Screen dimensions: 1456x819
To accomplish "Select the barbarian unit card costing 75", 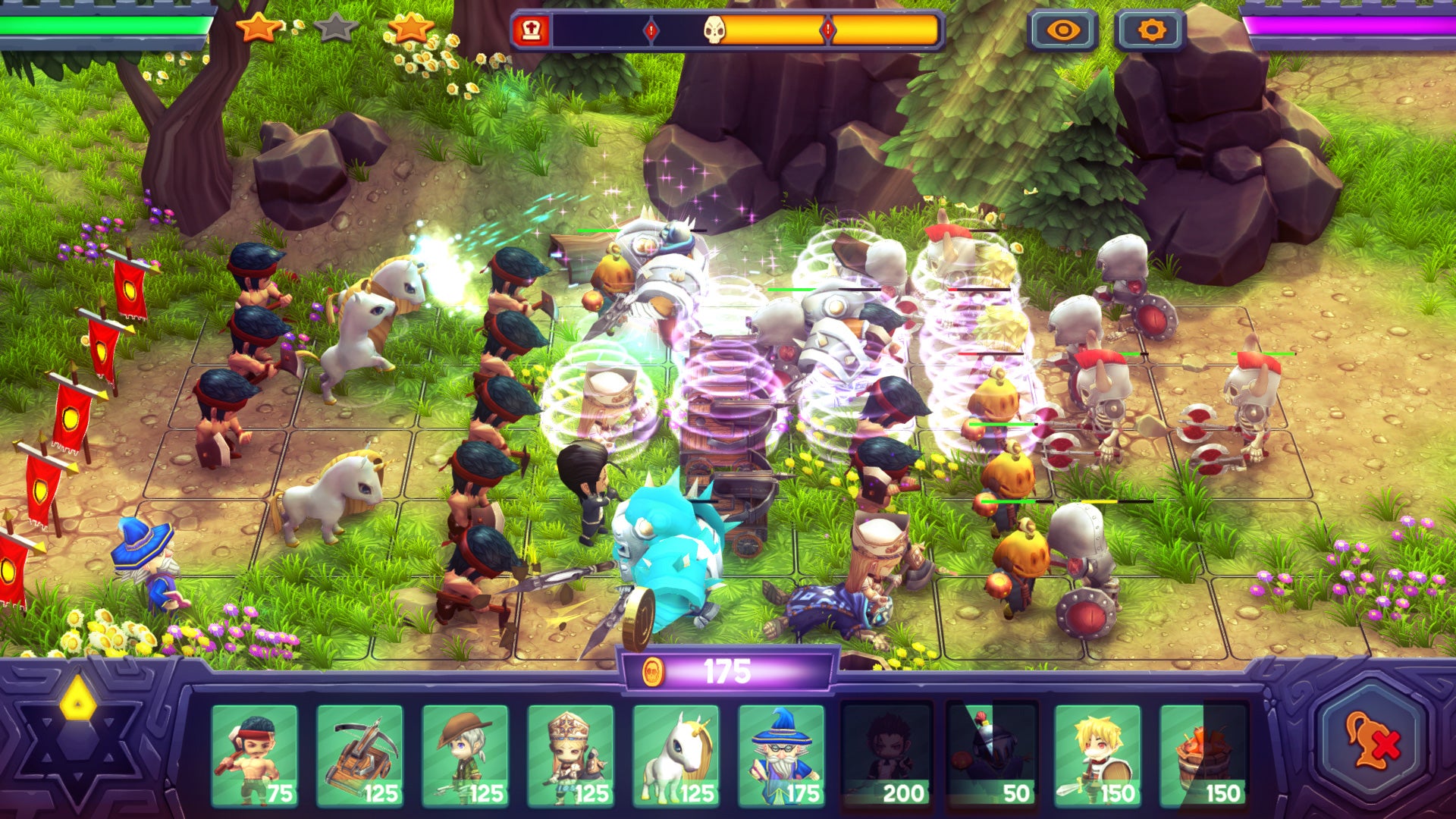I will (254, 755).
